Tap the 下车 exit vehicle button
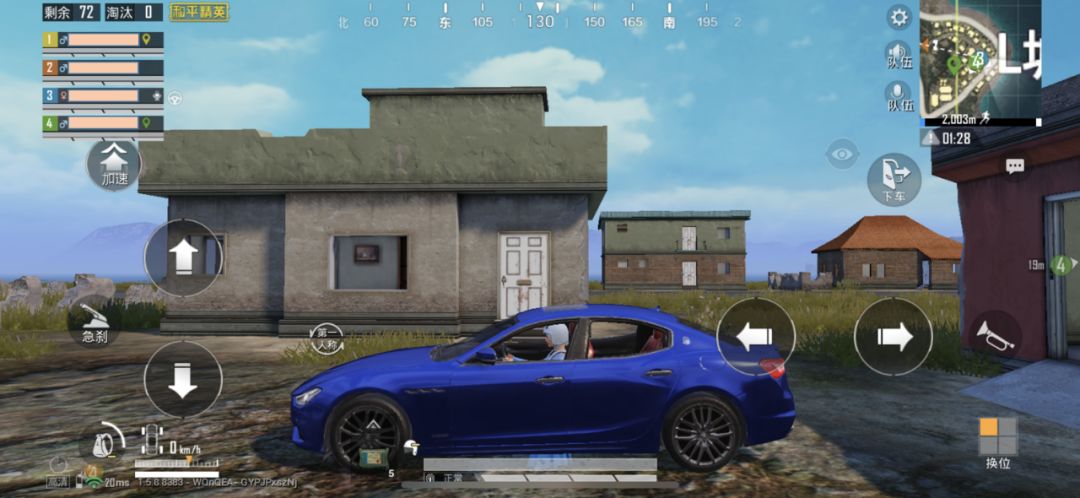Viewport: 1080px width, 498px height. (893, 179)
